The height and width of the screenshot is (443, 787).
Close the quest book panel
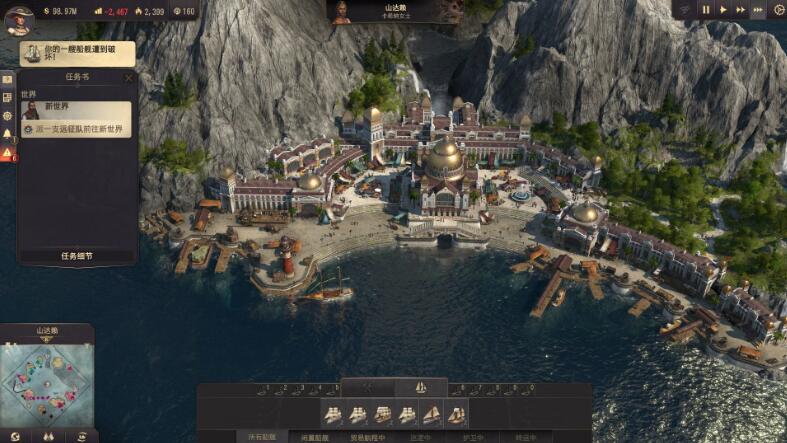(128, 77)
